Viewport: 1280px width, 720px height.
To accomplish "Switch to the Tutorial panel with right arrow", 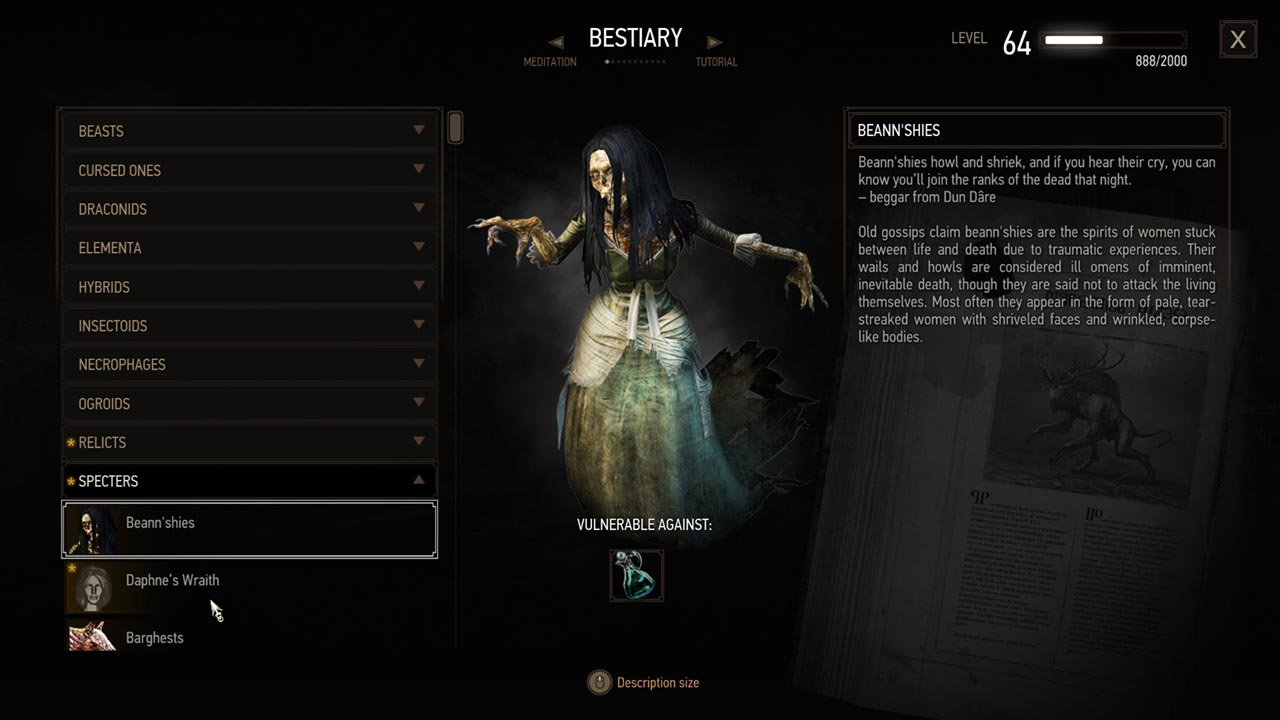I will [714, 42].
